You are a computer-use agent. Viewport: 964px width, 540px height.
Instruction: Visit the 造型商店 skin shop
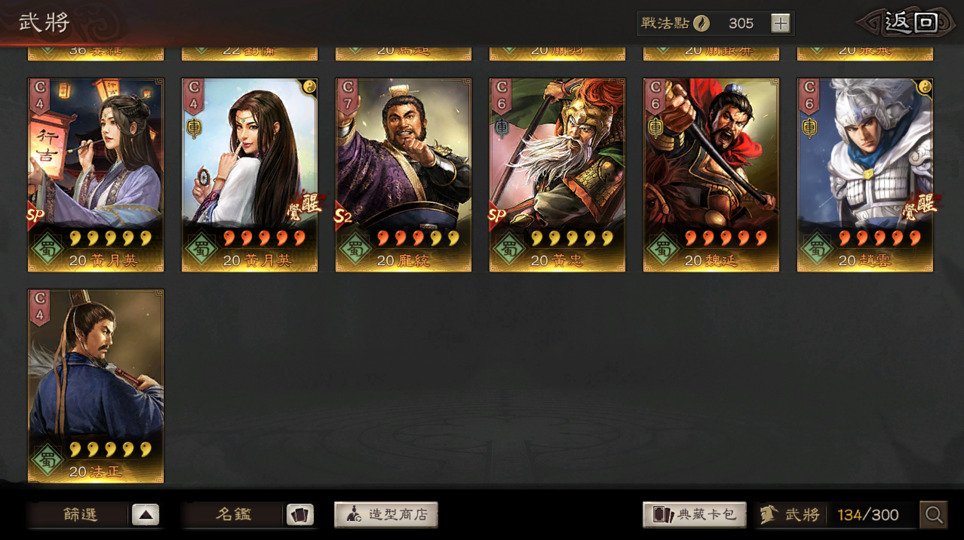386,515
